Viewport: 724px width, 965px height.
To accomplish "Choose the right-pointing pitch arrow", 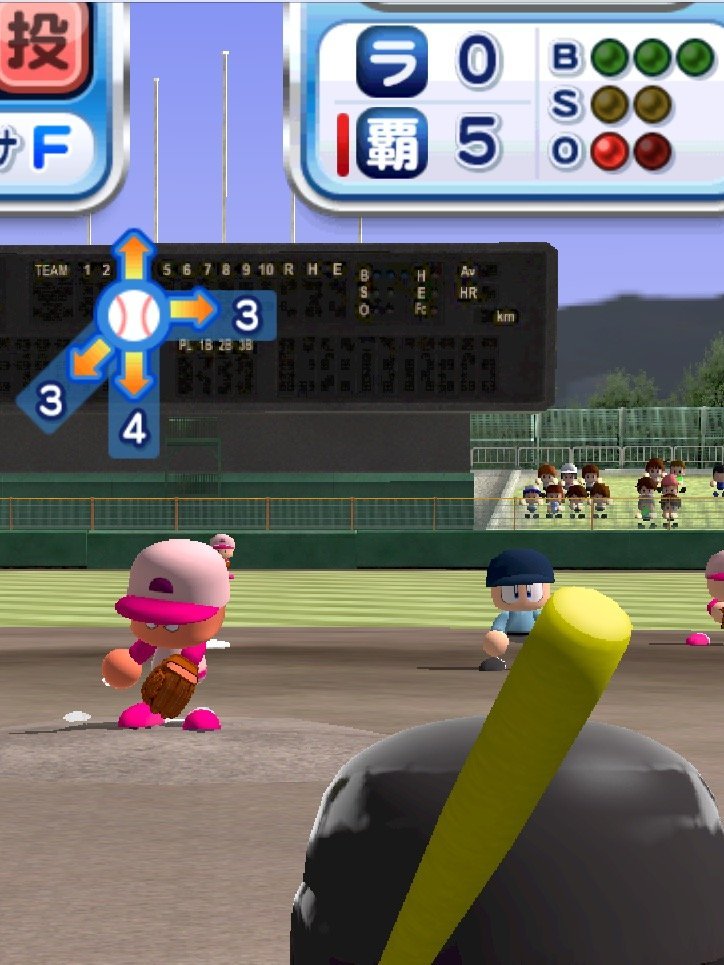I will 195,312.
